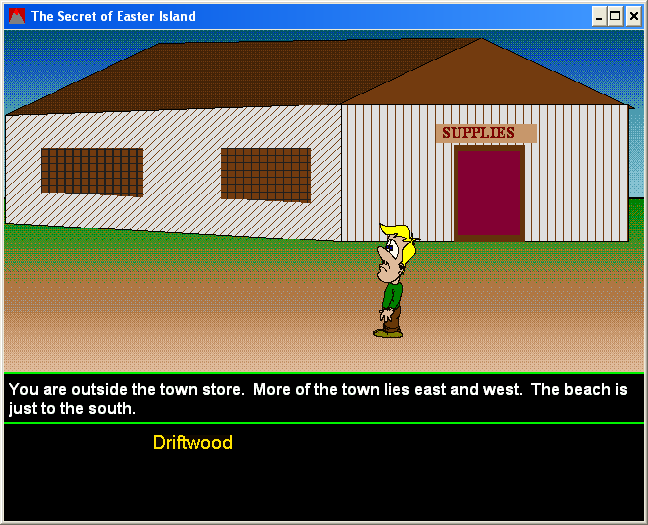Select the Driftwood inventory item
648x525 pixels.
(192, 443)
